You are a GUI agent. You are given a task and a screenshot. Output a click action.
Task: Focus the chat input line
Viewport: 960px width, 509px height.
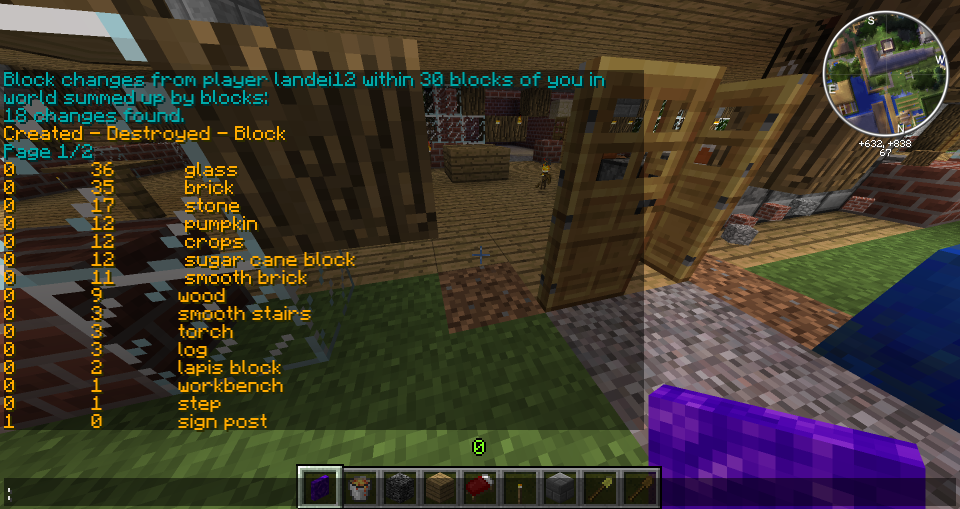(150, 492)
